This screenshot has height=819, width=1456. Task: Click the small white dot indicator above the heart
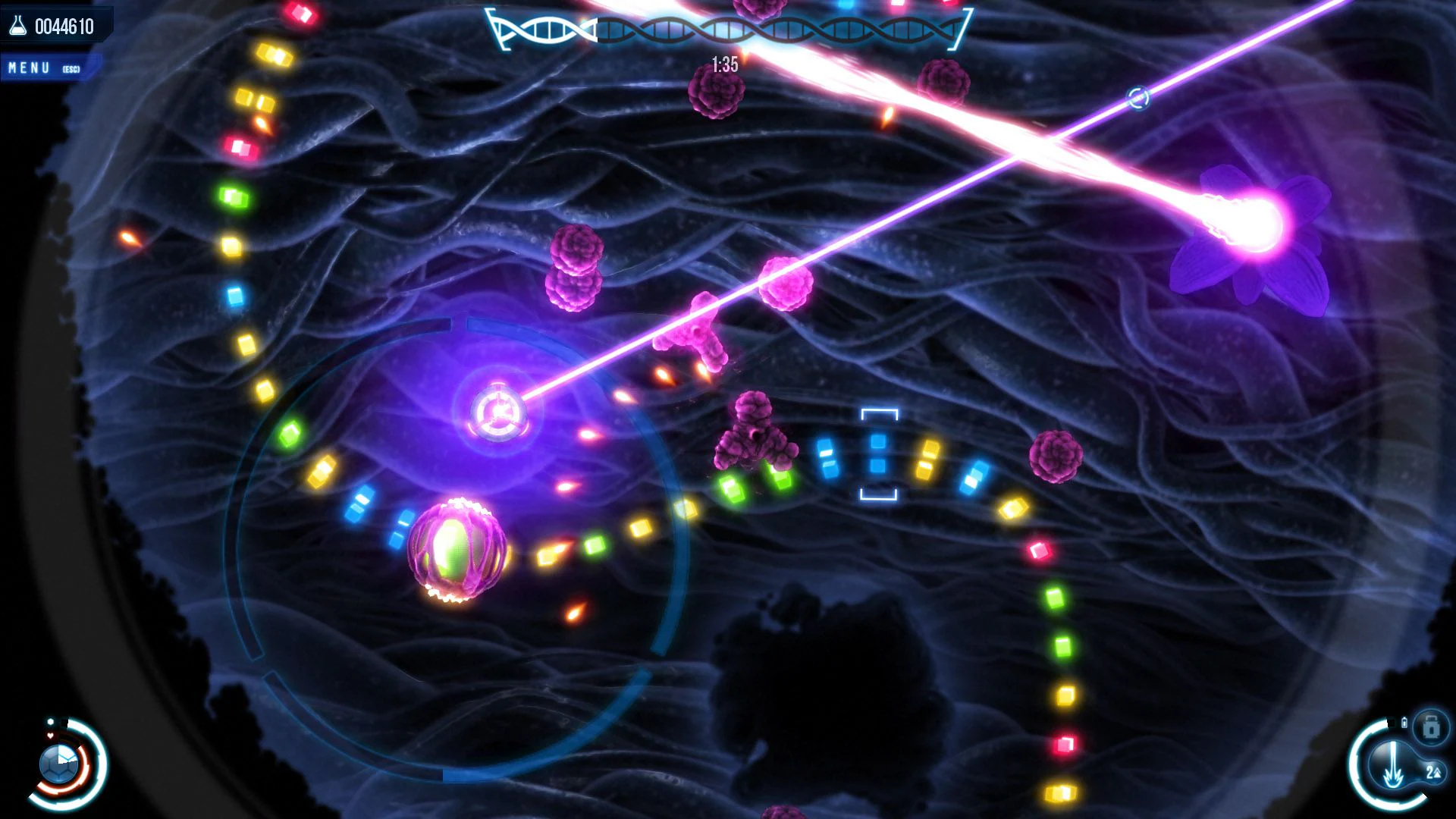[50, 721]
